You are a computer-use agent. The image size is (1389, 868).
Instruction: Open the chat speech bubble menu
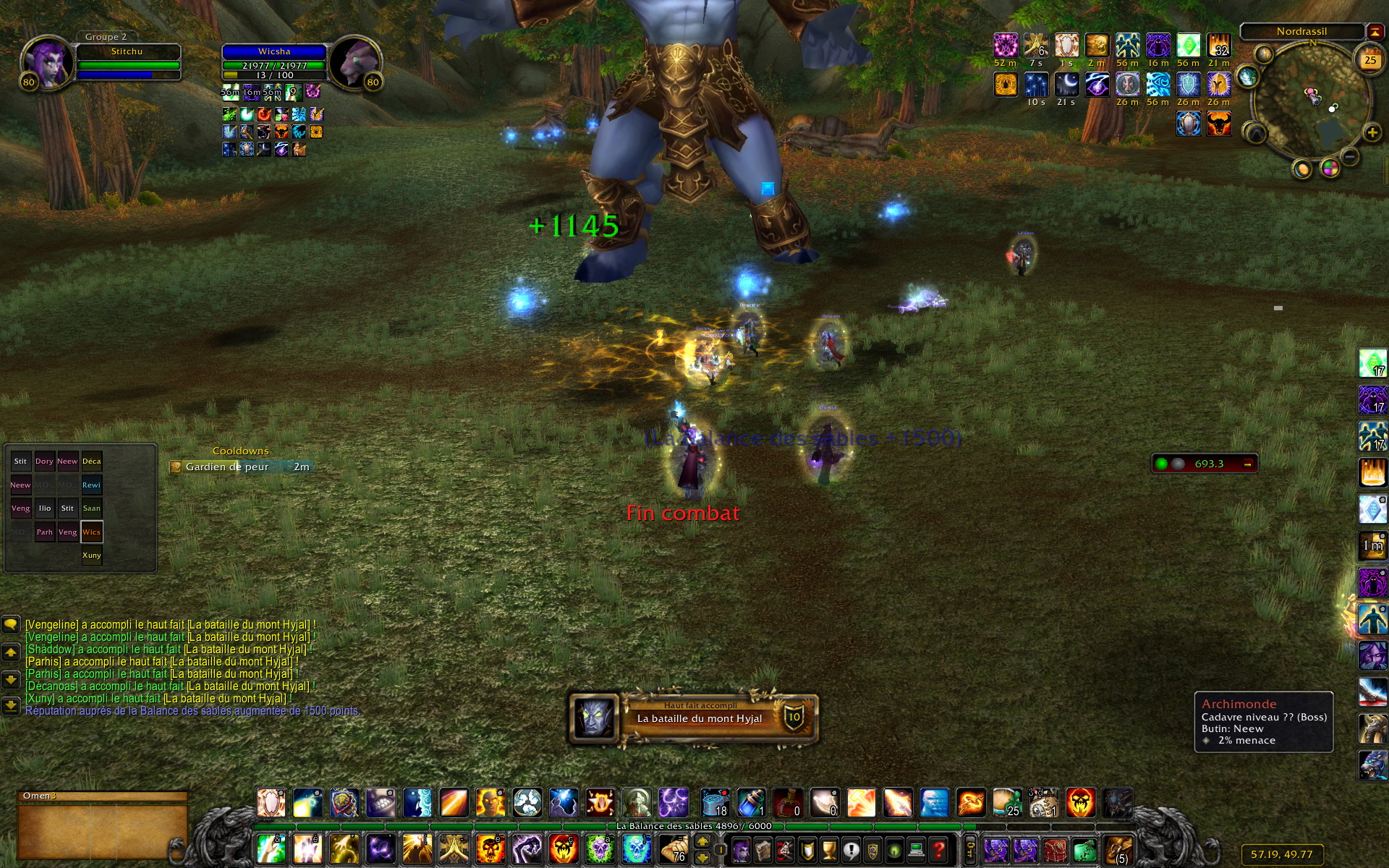[11, 624]
